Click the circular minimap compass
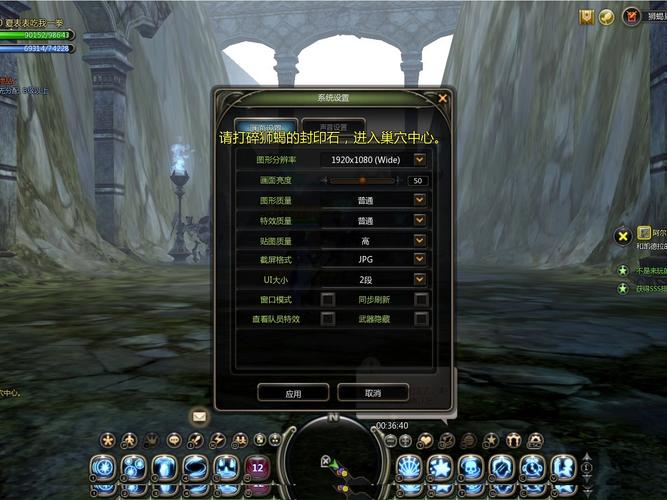Screen dimensions: 667x500 333,458
